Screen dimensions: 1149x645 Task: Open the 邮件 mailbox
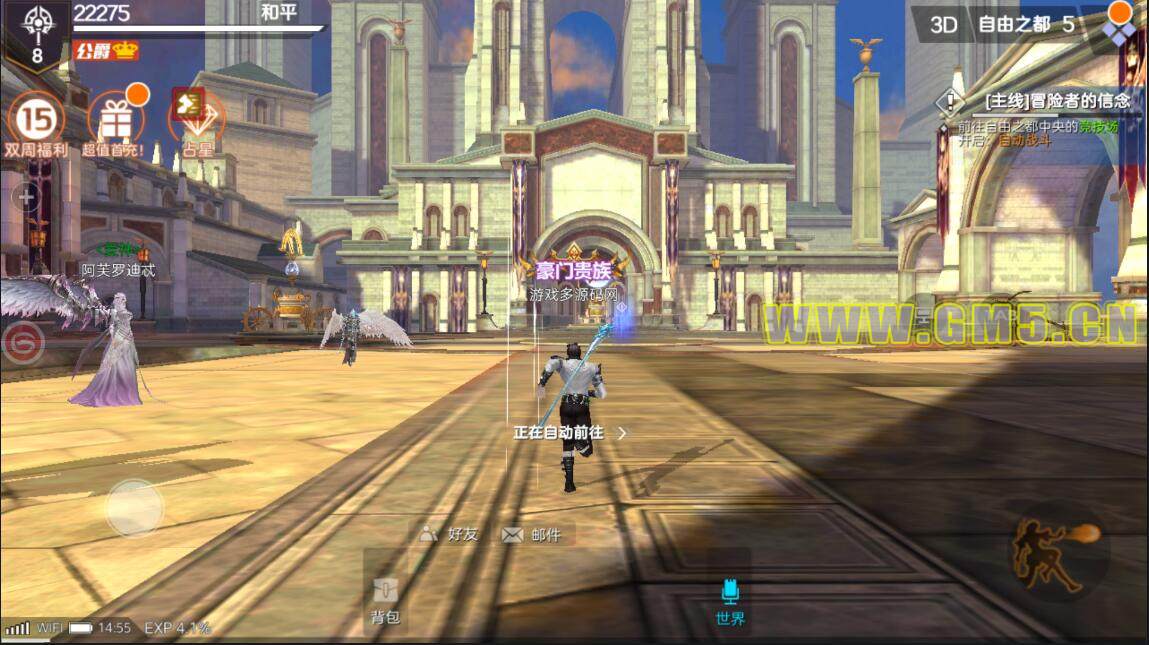pyautogui.click(x=532, y=535)
